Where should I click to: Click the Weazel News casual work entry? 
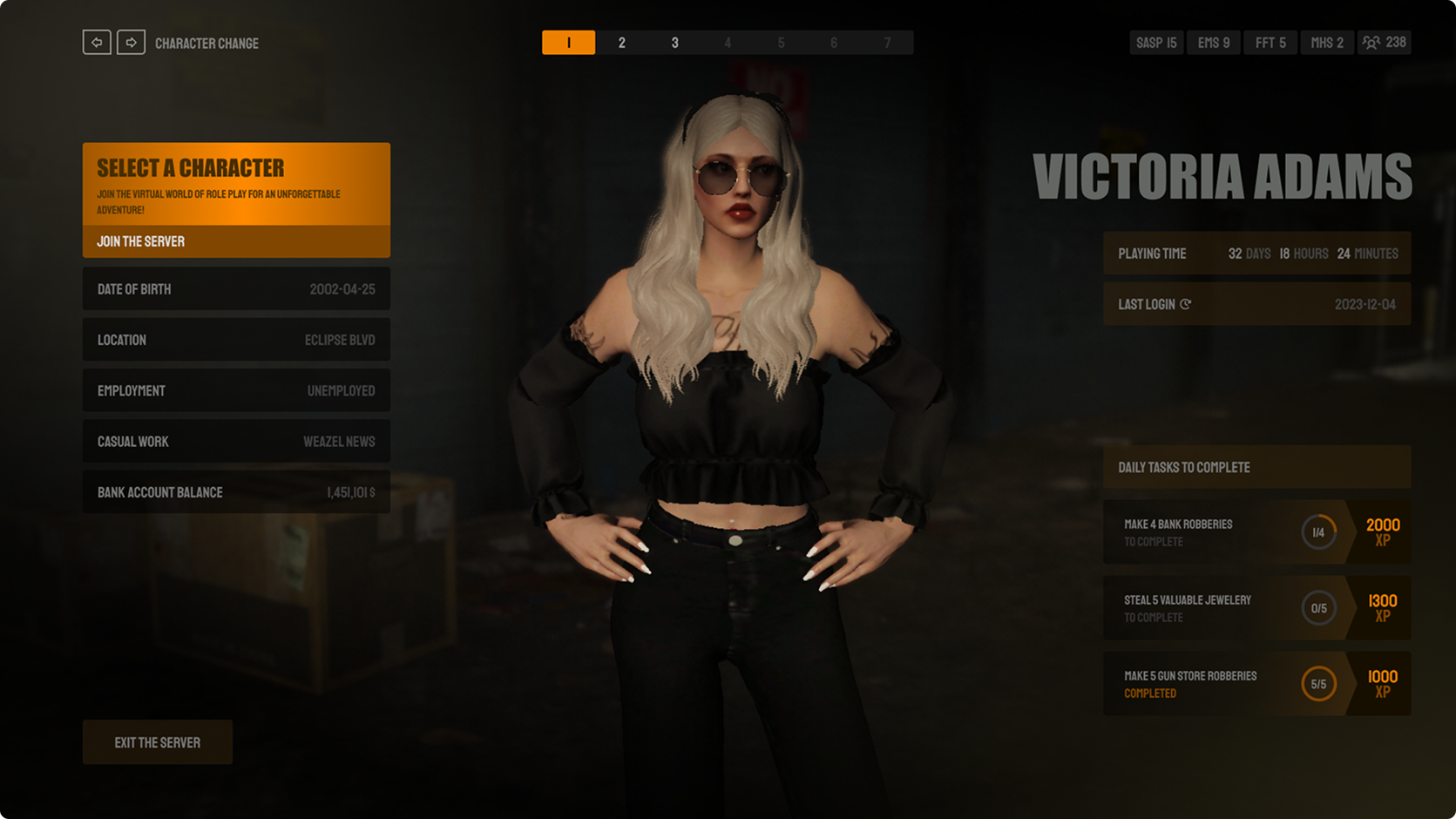[x=236, y=441]
